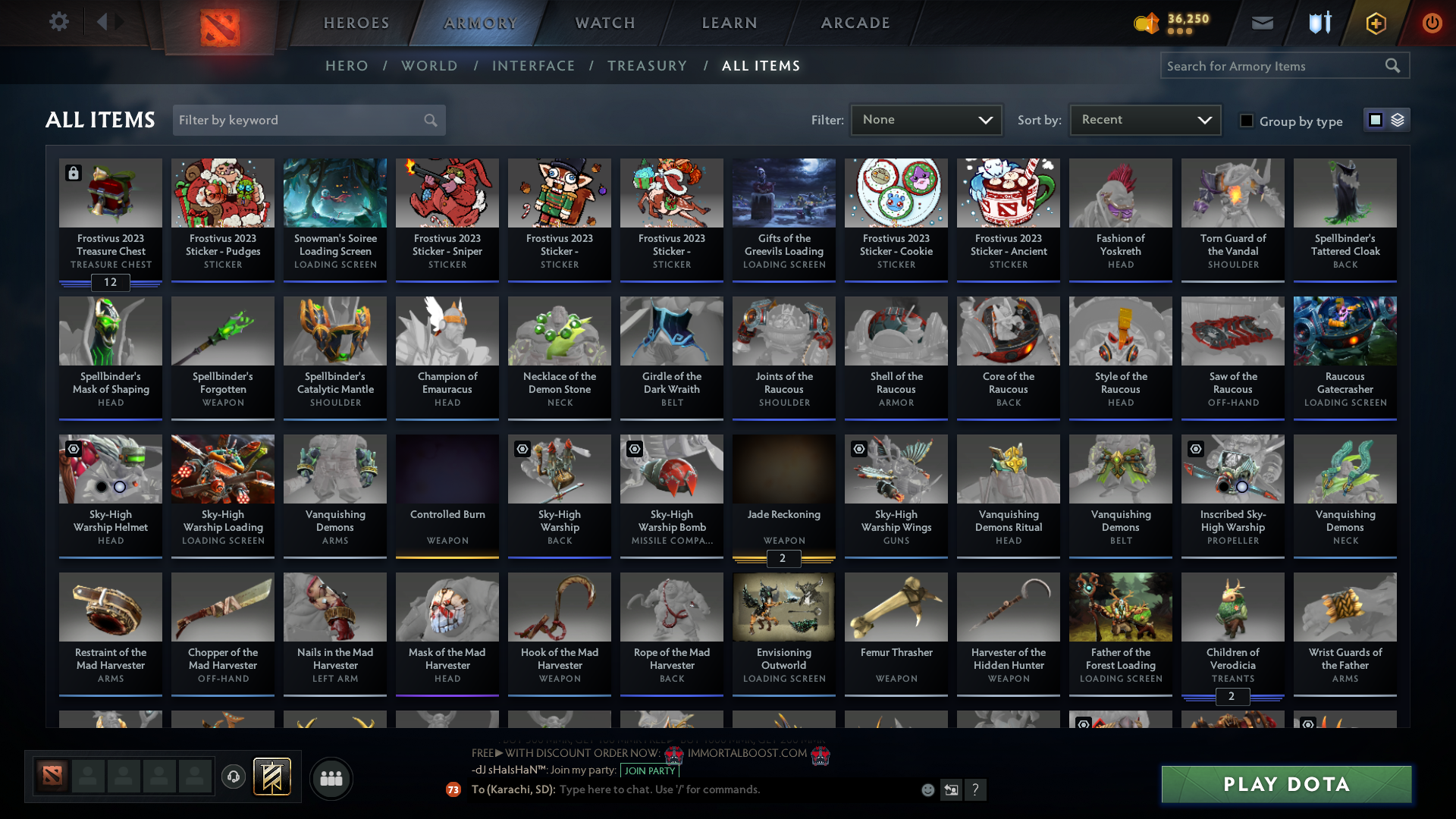The image size is (1456, 819).
Task: Switch to compact grid view using the square toggle
Action: [x=1375, y=120]
